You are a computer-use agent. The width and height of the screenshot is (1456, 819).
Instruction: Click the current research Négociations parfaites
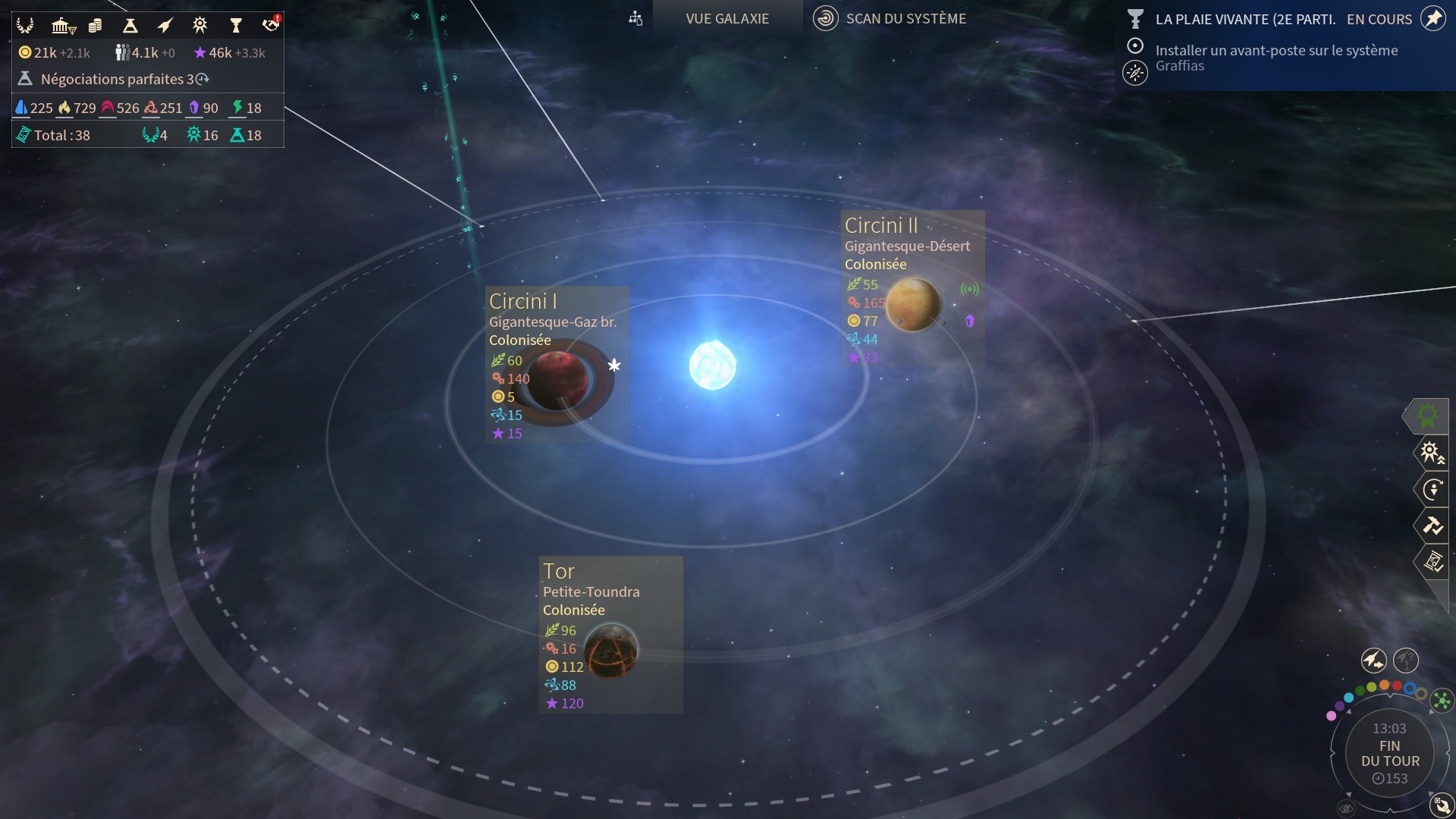(x=114, y=79)
